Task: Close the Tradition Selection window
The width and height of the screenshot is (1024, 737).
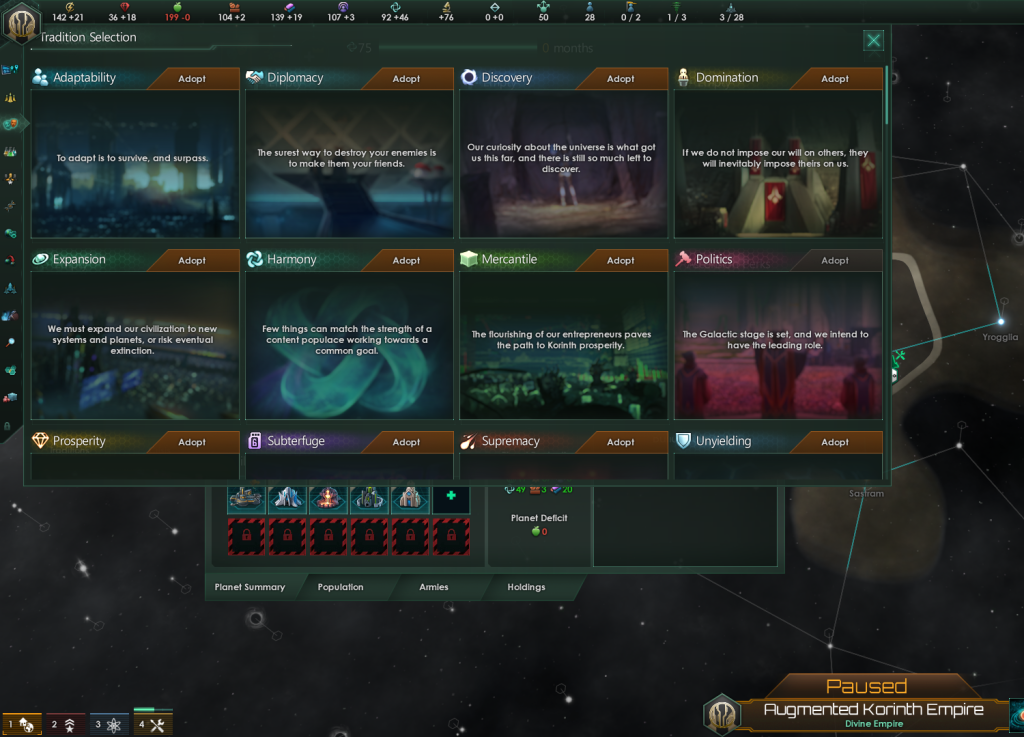Action: (x=873, y=40)
